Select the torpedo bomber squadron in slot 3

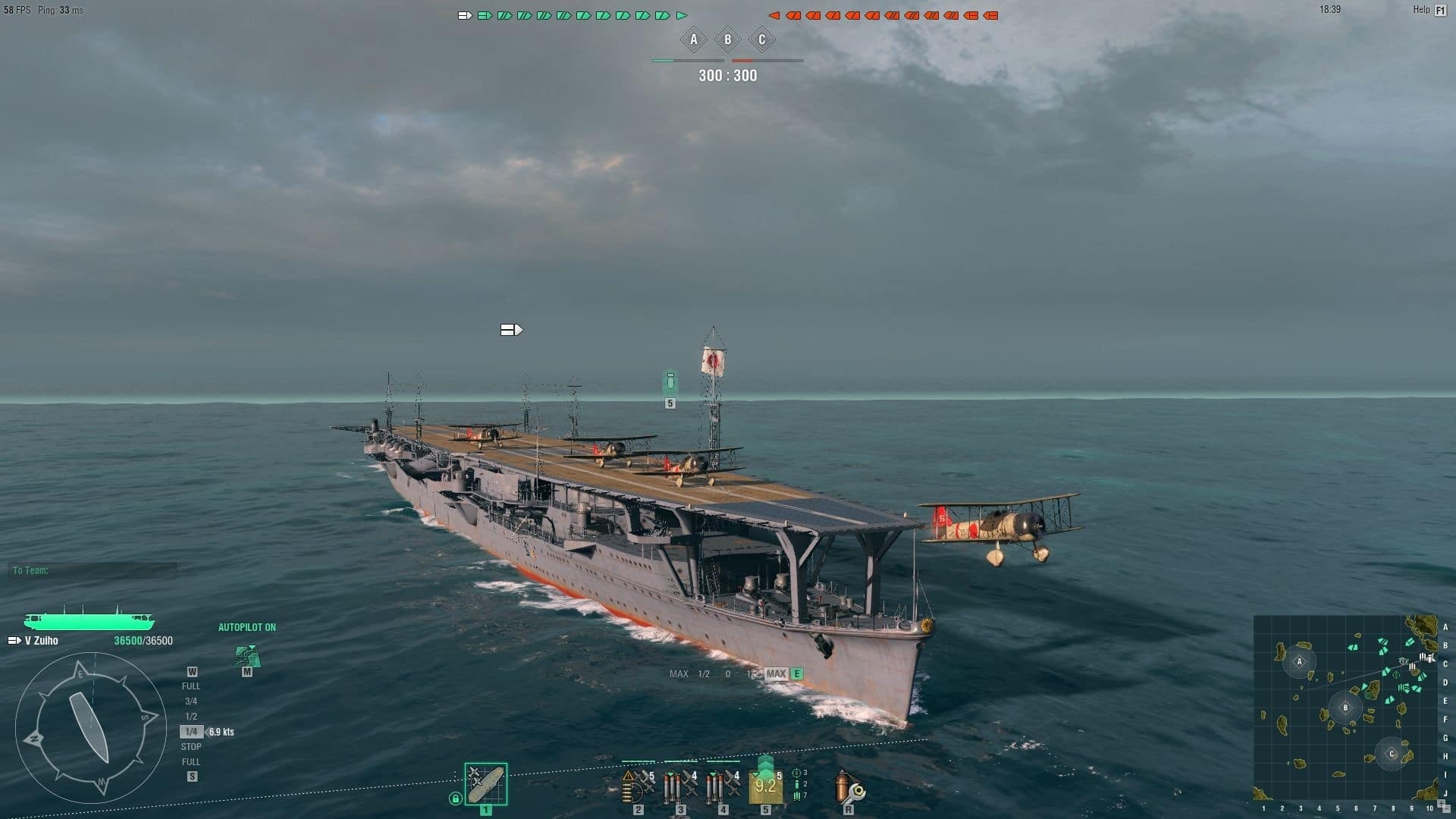click(680, 786)
